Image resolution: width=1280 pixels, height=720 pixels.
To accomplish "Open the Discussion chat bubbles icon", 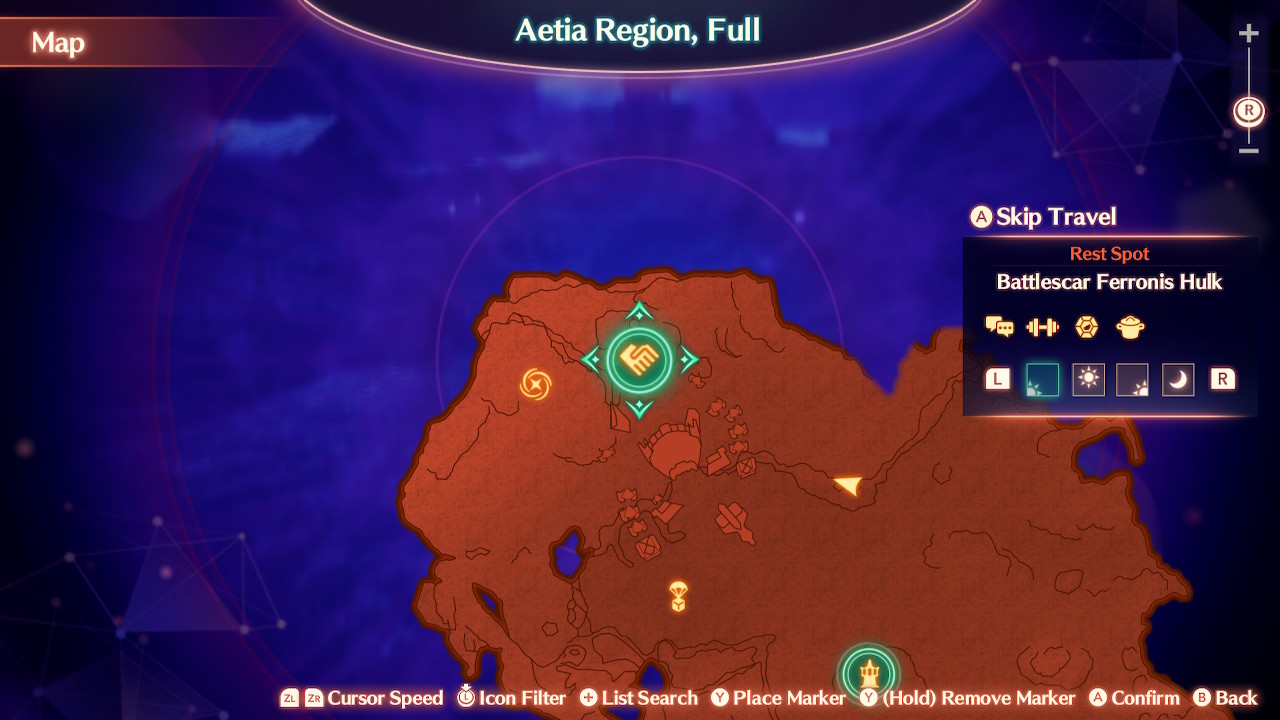I will point(998,327).
